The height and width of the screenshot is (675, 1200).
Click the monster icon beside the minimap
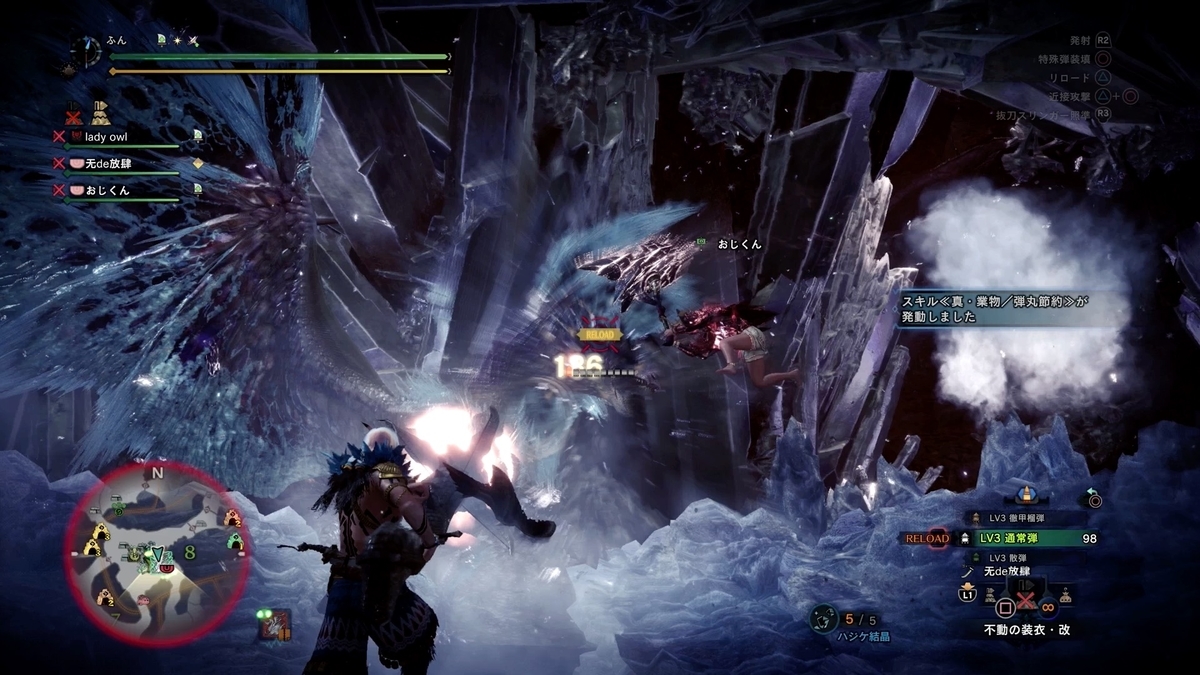(275, 625)
